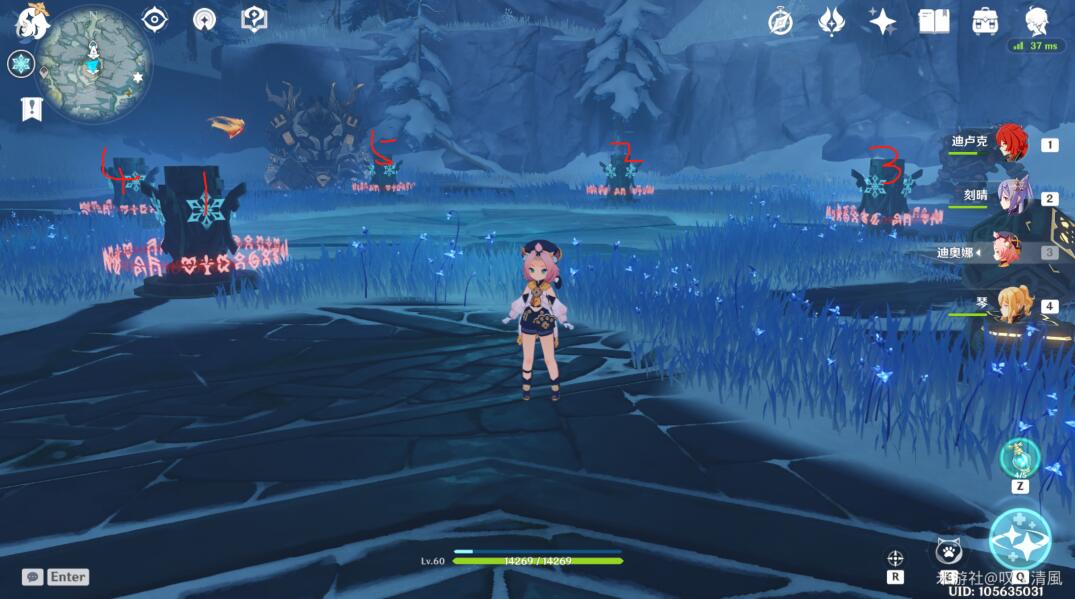Open the winged emblem icon
The height and width of the screenshot is (599, 1075).
[x=832, y=22]
